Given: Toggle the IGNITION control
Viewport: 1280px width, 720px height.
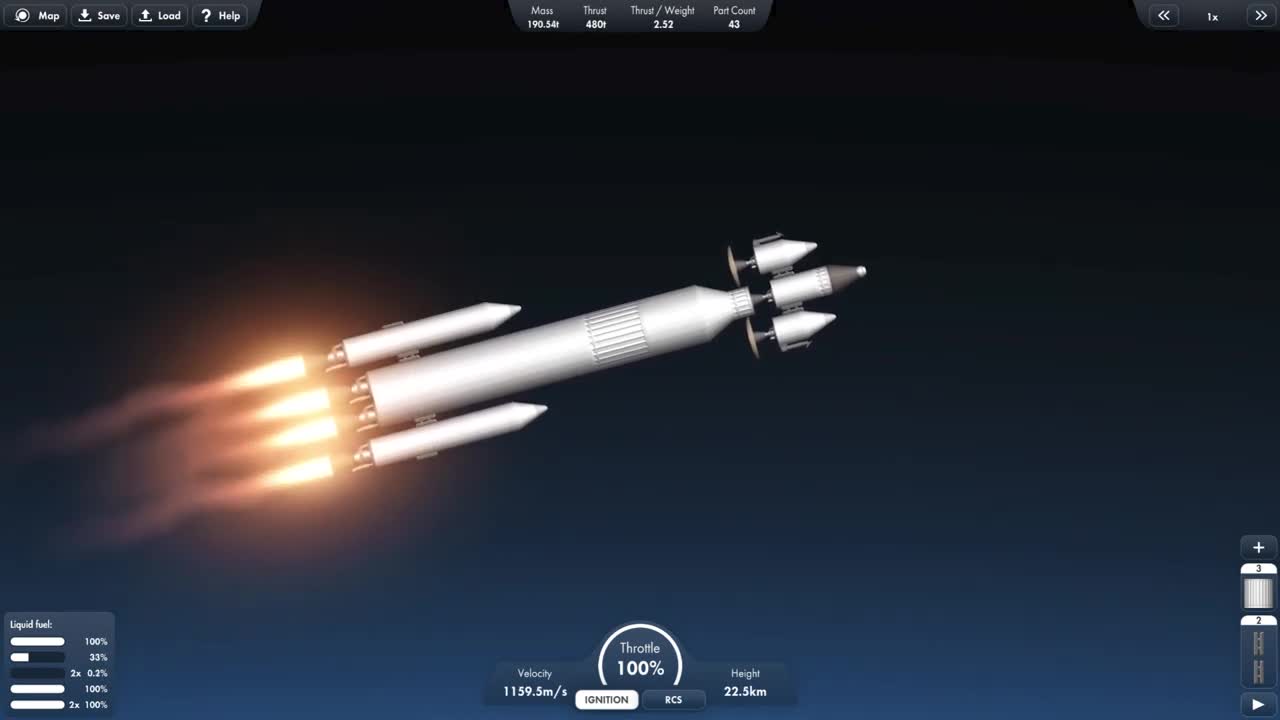Looking at the screenshot, I should [x=606, y=700].
